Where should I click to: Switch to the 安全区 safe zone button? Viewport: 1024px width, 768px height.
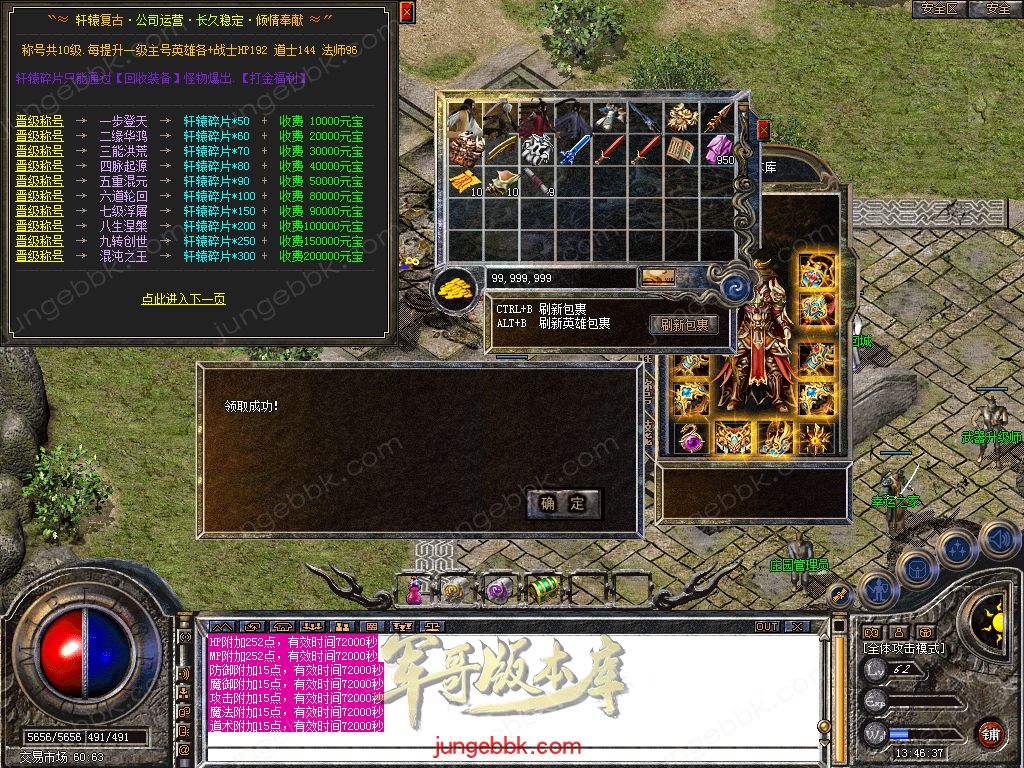[x=939, y=9]
